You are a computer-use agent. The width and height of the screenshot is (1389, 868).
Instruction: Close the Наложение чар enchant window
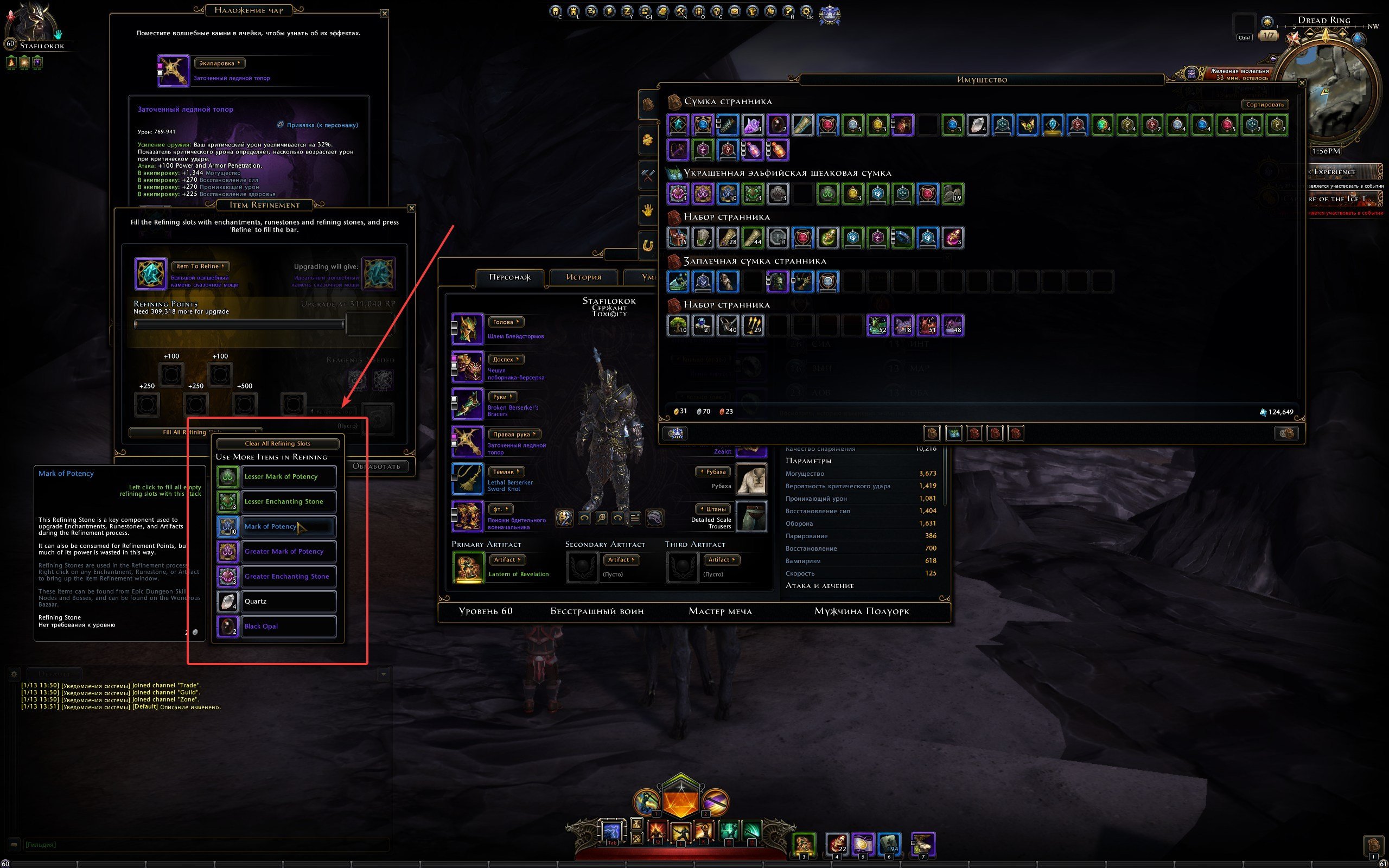(x=385, y=13)
